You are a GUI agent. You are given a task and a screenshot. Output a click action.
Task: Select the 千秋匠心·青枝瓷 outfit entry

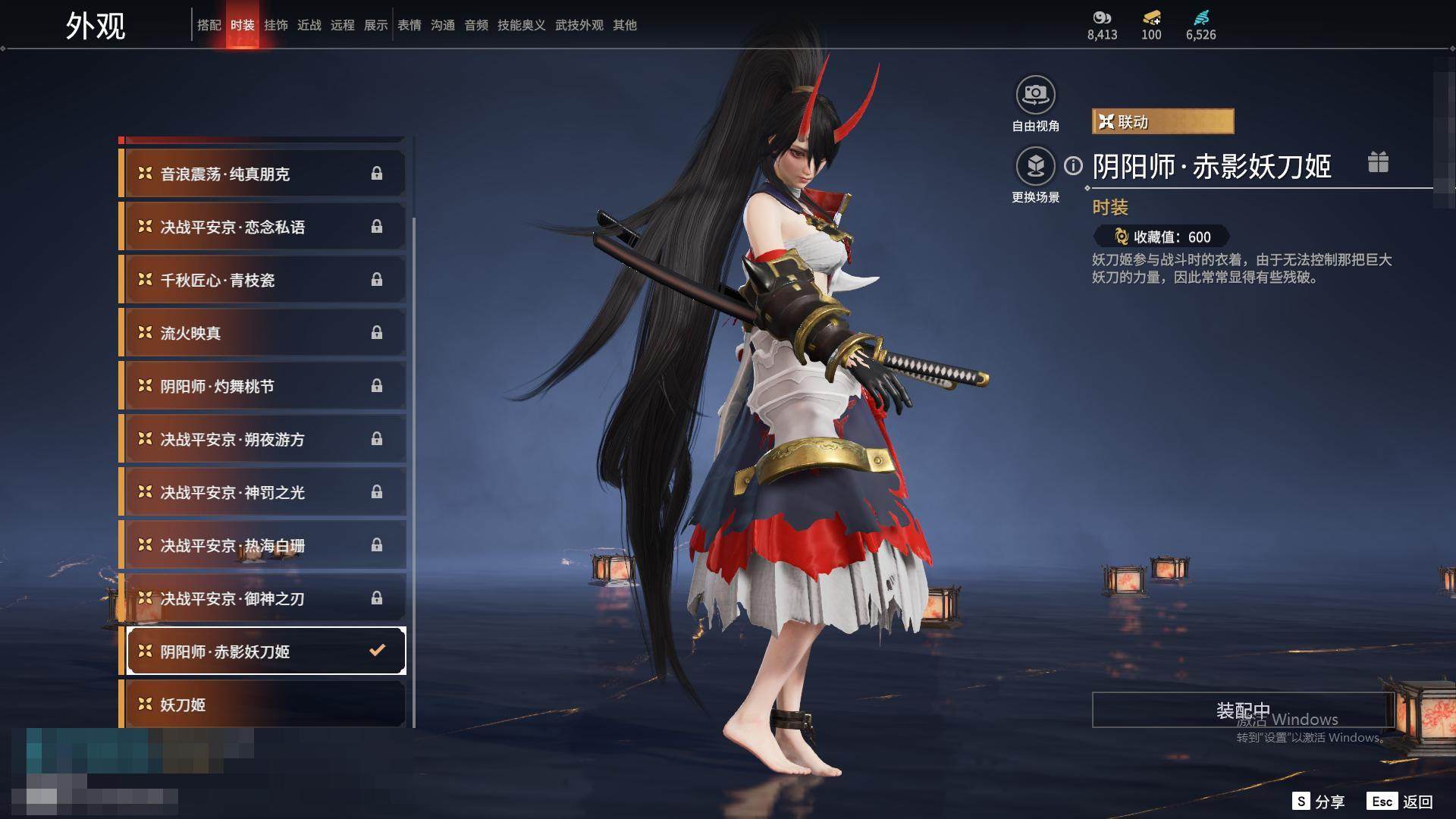[x=262, y=280]
